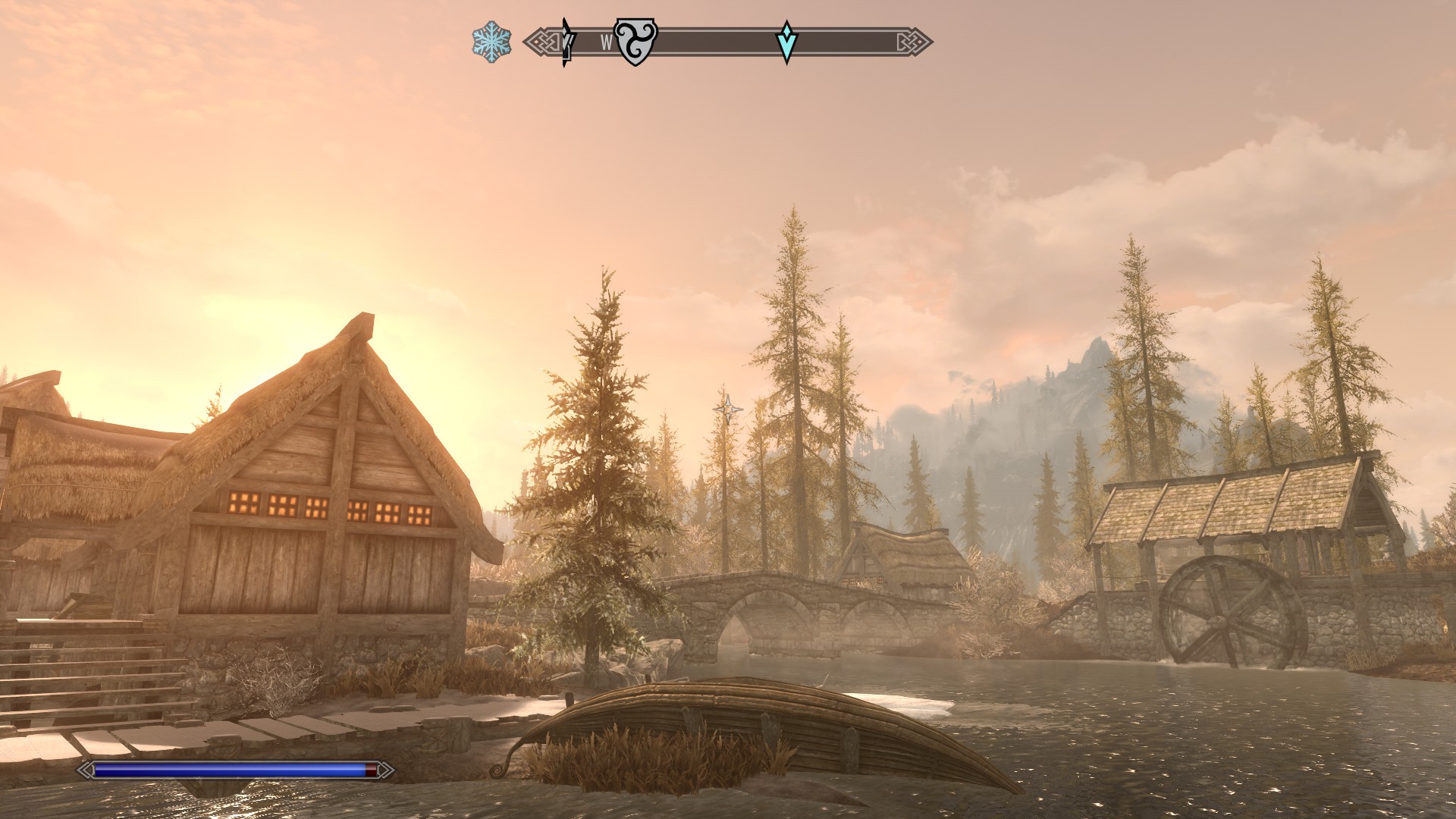The width and height of the screenshot is (1456, 819).
Task: Click the cyan quest arrow on the compass
Action: pos(787,42)
